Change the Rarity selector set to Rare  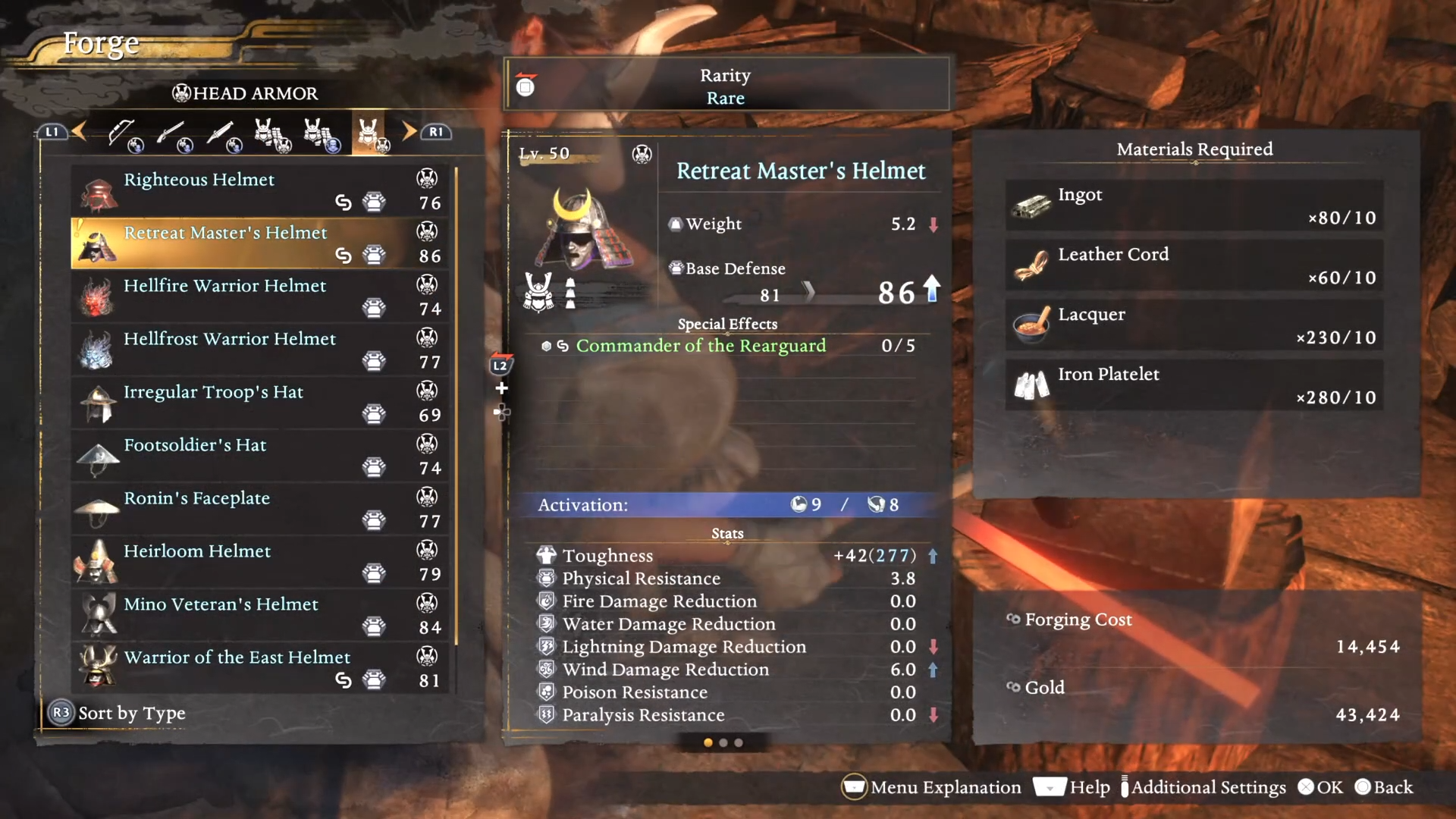pos(726,86)
